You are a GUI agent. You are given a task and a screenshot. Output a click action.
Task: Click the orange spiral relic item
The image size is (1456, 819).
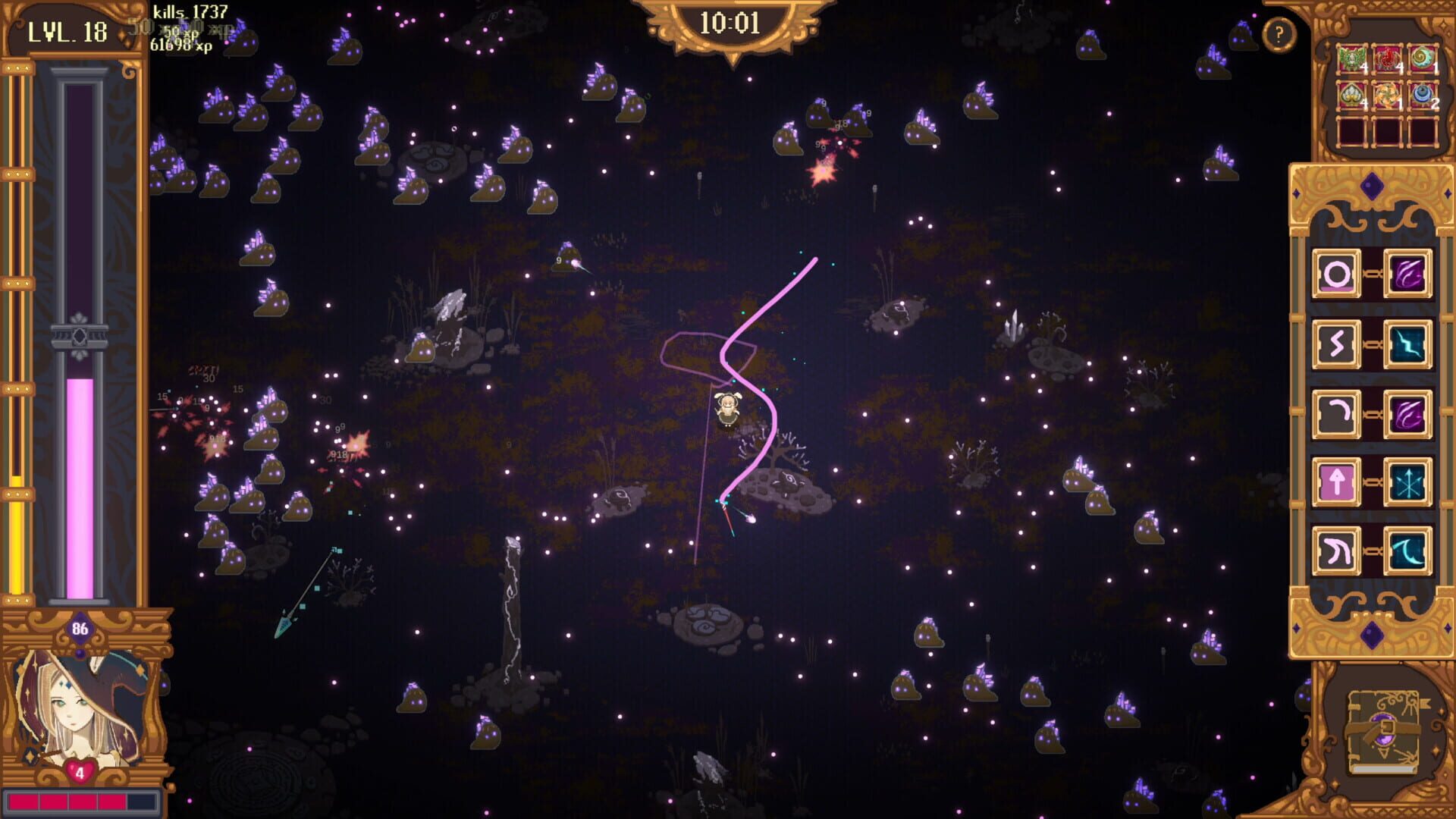(1388, 95)
